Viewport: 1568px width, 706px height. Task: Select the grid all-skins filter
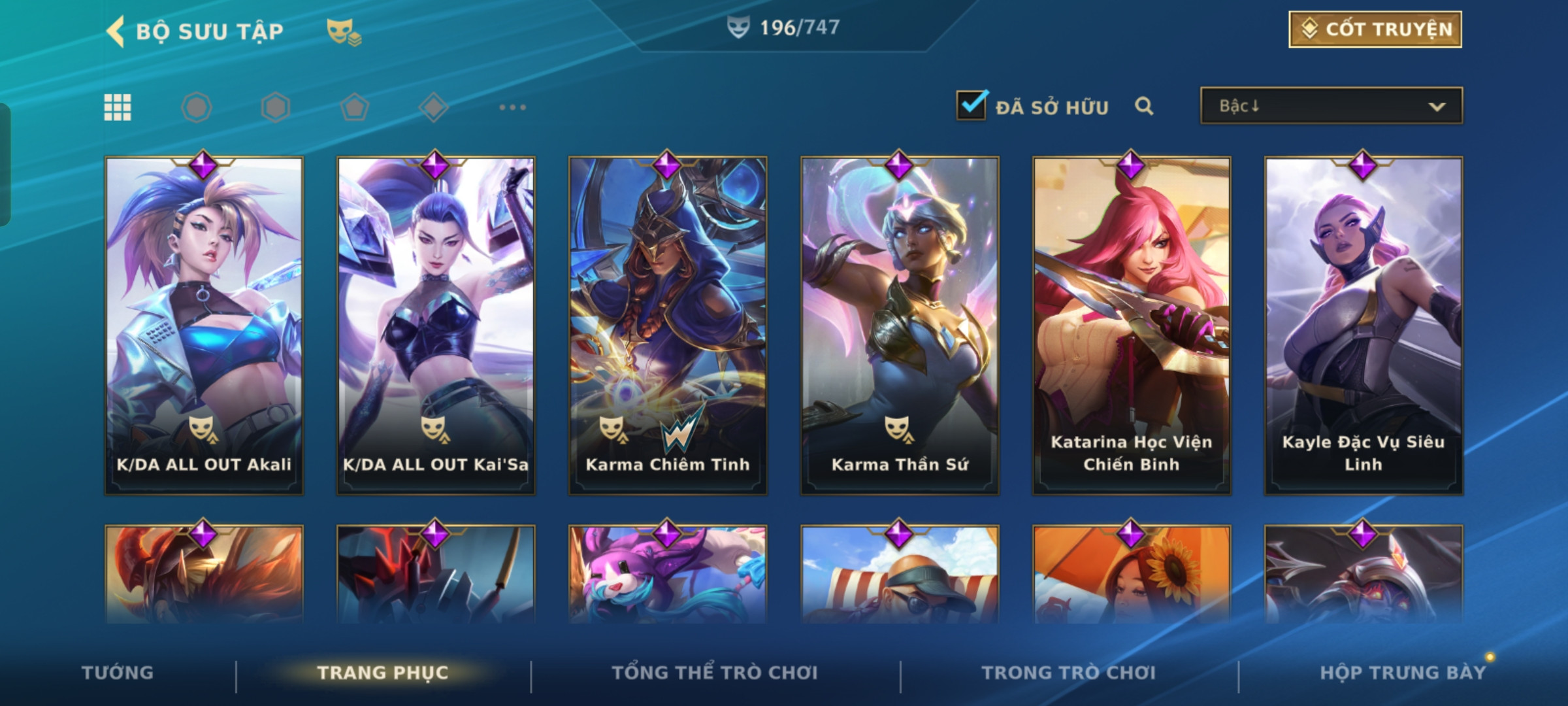(118, 107)
